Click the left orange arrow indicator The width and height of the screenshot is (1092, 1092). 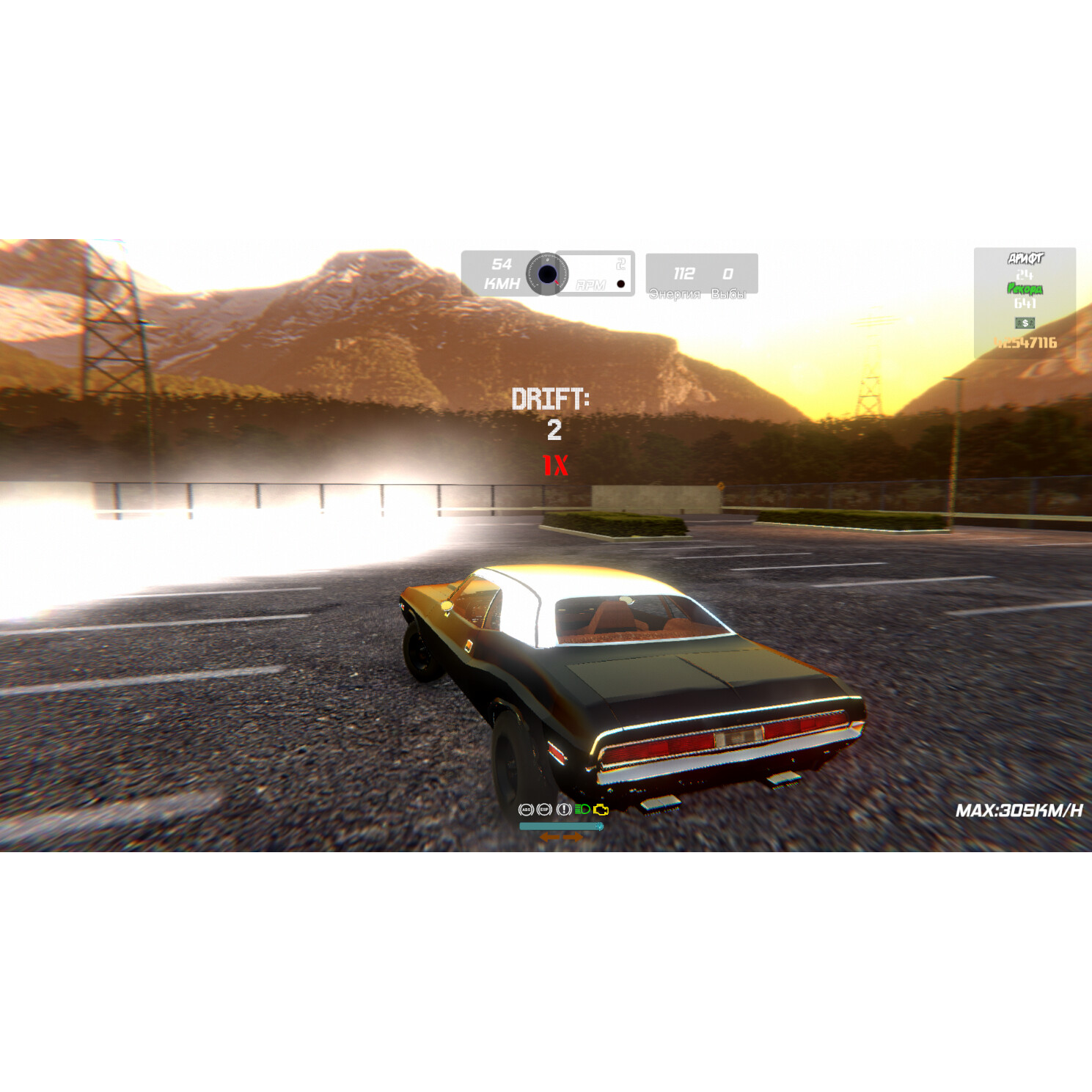pos(549,835)
